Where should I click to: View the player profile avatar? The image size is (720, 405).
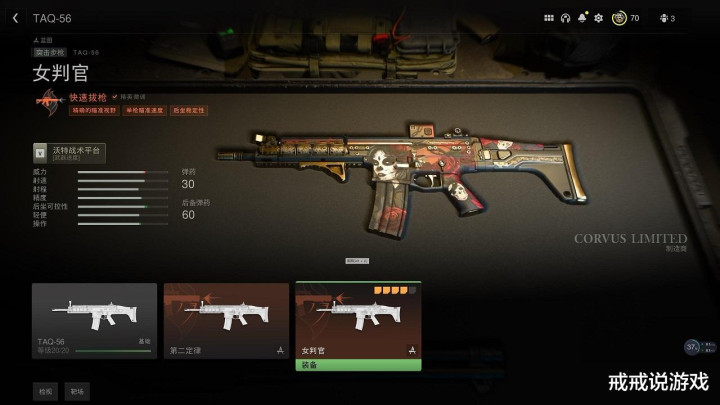tap(619, 18)
